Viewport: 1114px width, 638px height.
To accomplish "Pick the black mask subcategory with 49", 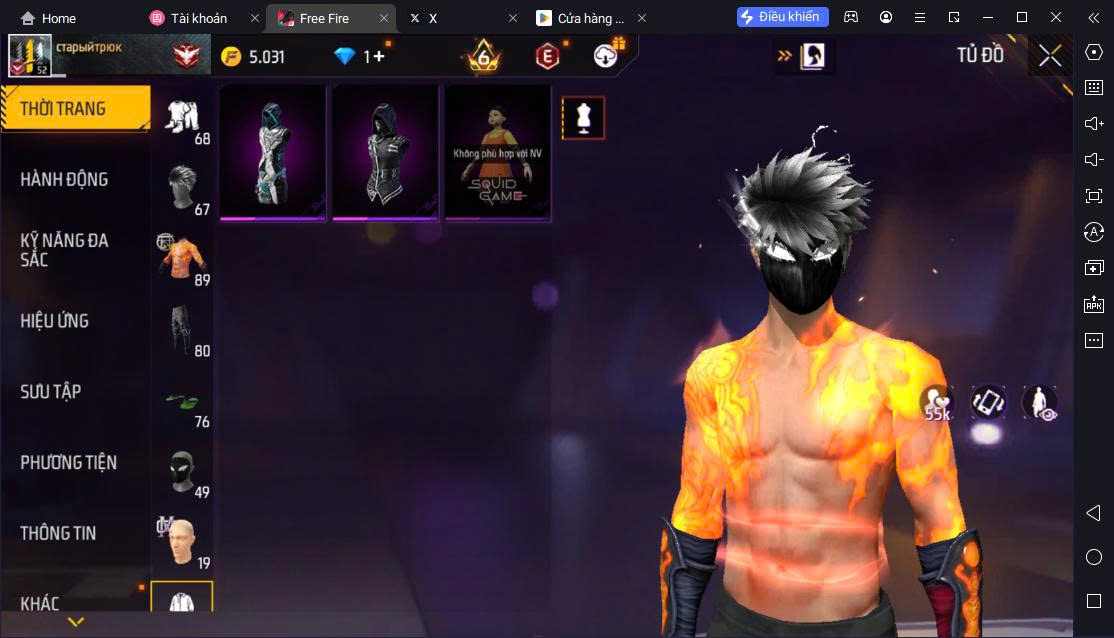I will (x=182, y=472).
